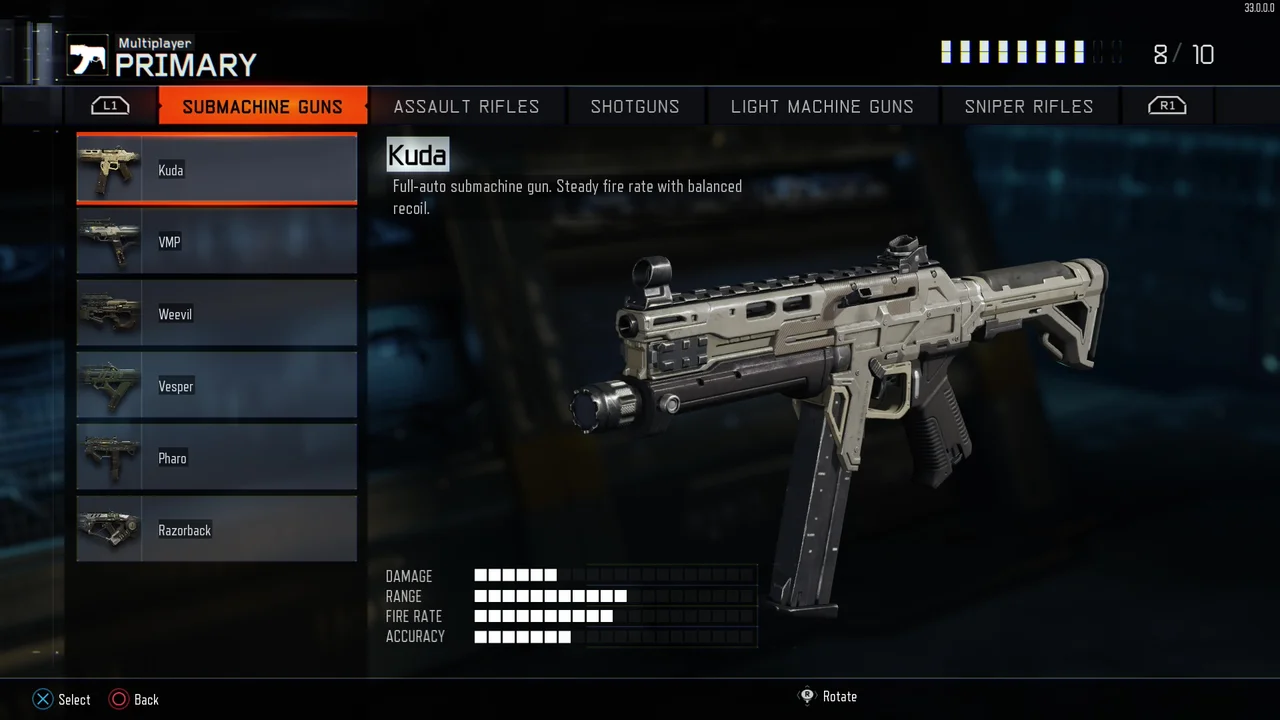
Task: Click the pistol icon beside PRIMARY heading
Action: 87,57
